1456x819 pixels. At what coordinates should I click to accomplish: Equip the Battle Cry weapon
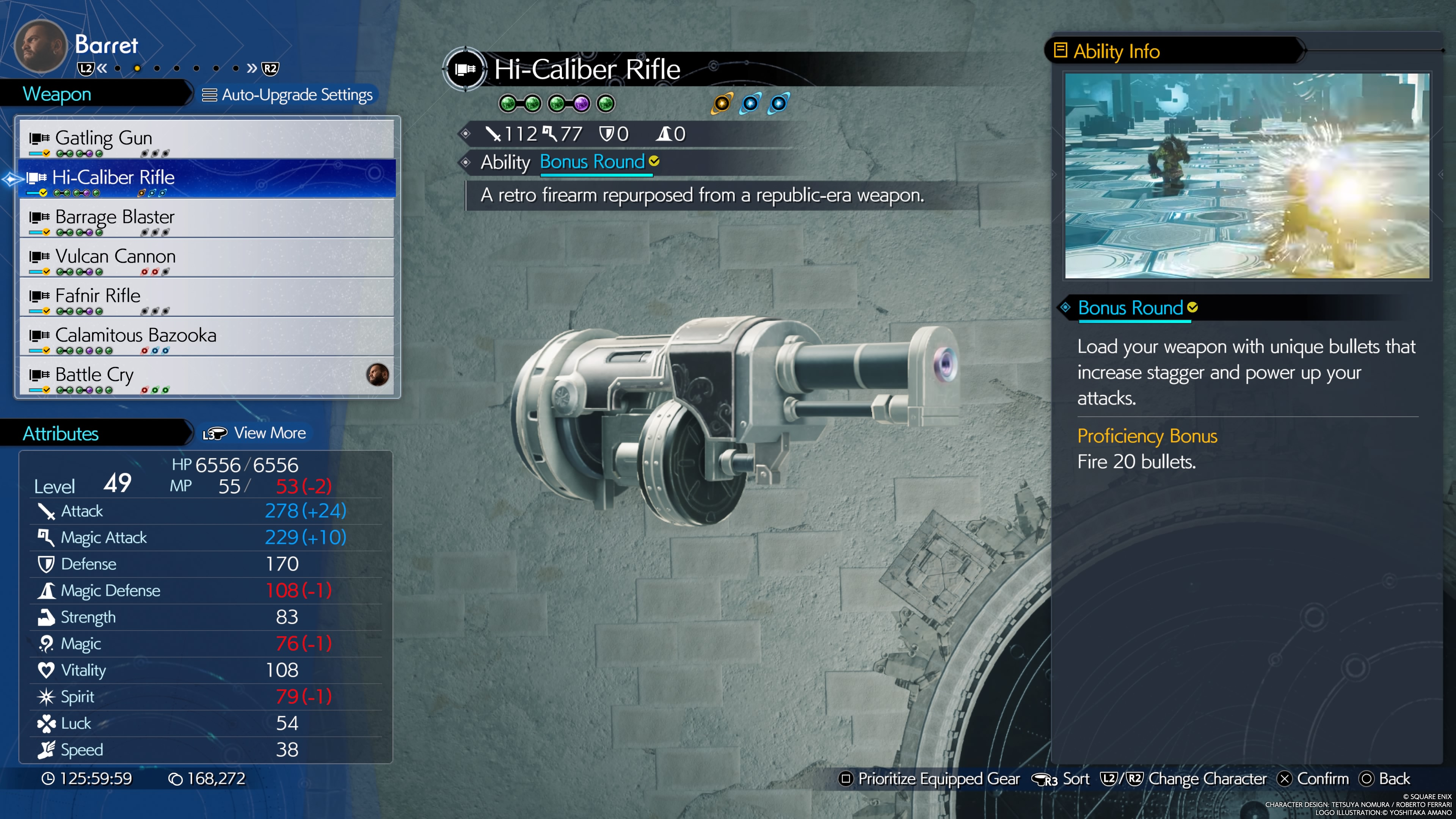206,376
